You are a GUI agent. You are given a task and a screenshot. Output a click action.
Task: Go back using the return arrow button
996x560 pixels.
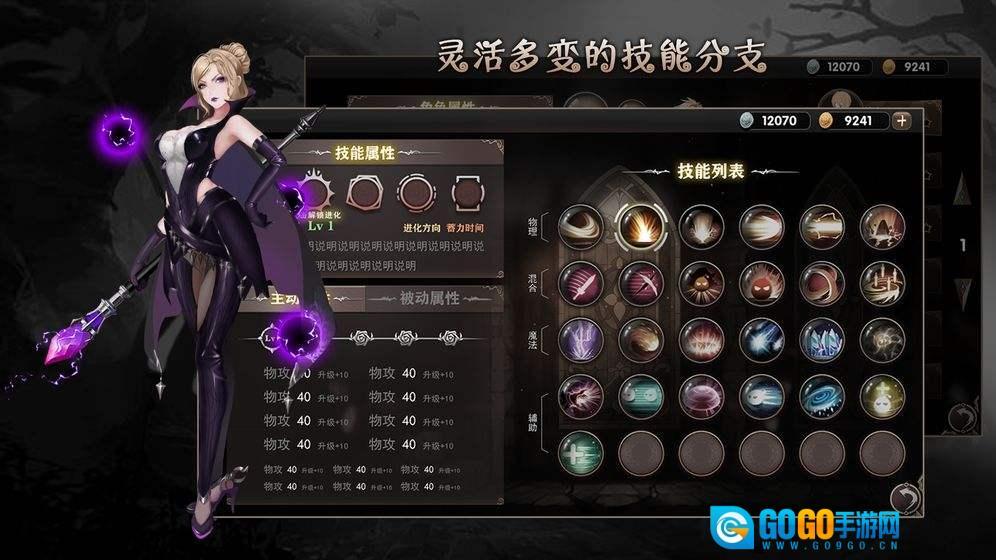905,498
